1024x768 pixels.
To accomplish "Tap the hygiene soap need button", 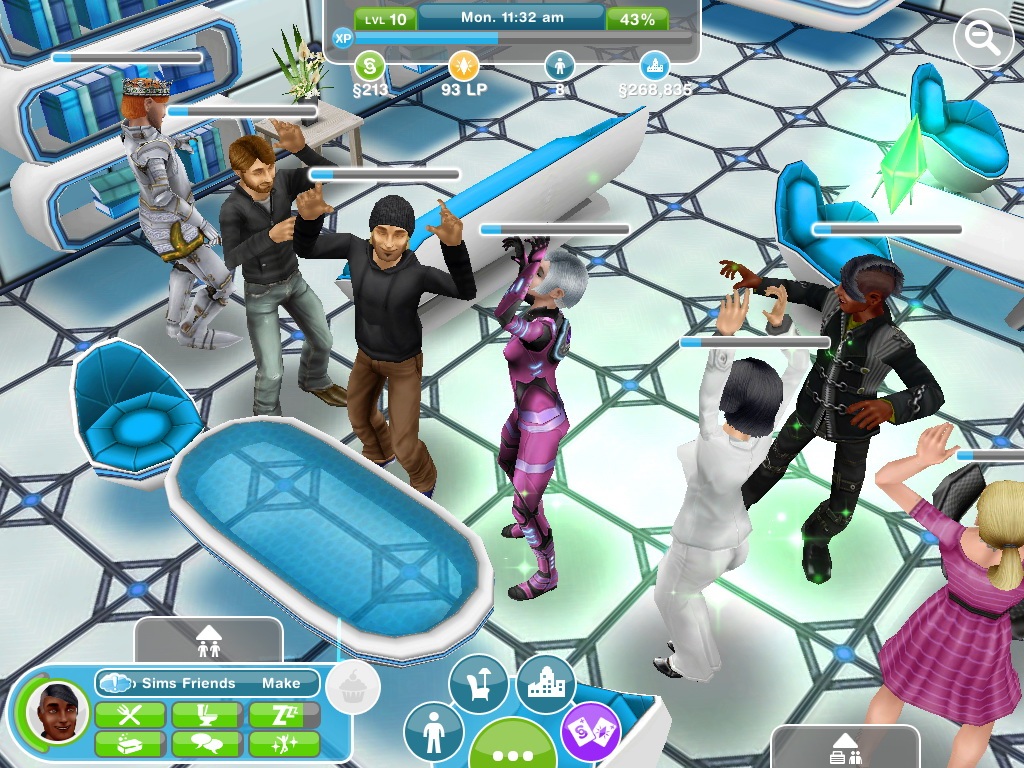I will pyautogui.click(x=130, y=744).
